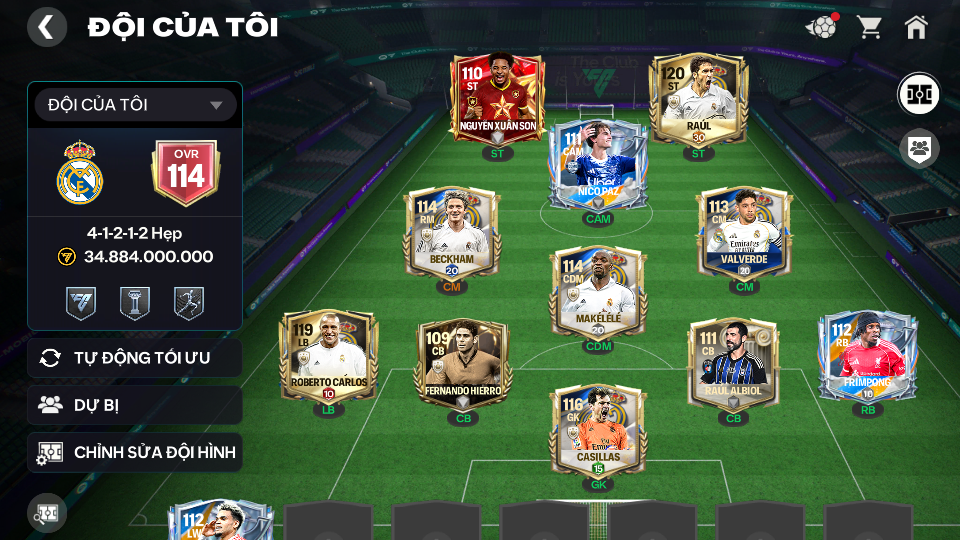Pick the Beckham player card
This screenshot has height=540, width=960.
(x=451, y=232)
